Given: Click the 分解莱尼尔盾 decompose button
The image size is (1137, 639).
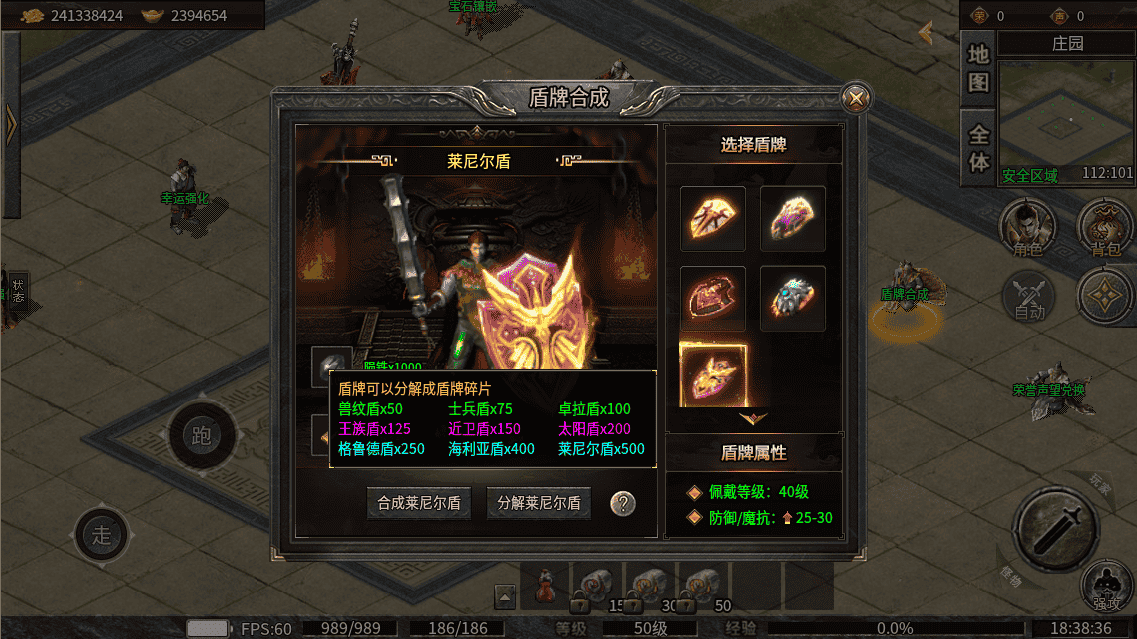Looking at the screenshot, I should (x=539, y=503).
